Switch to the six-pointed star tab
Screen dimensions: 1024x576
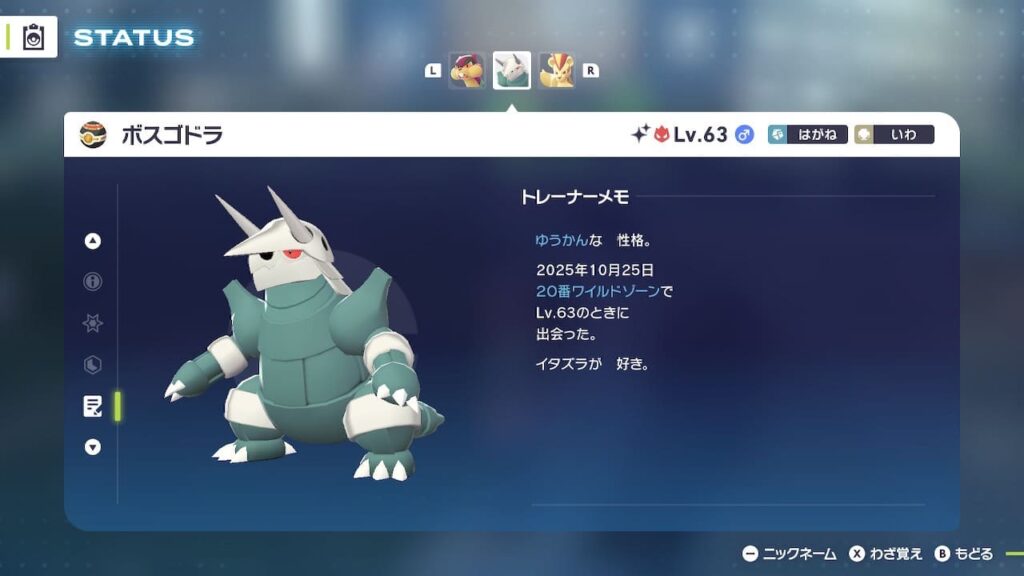coord(93,323)
